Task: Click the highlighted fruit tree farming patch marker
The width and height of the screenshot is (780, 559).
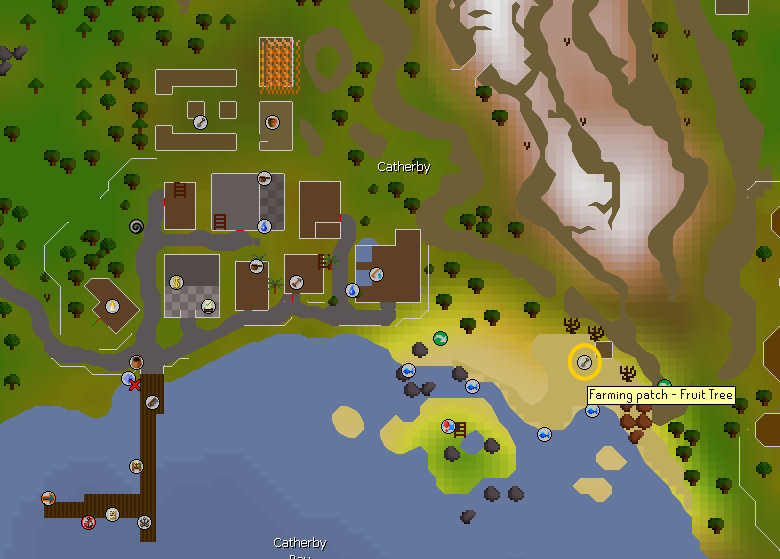Action: click(x=584, y=362)
